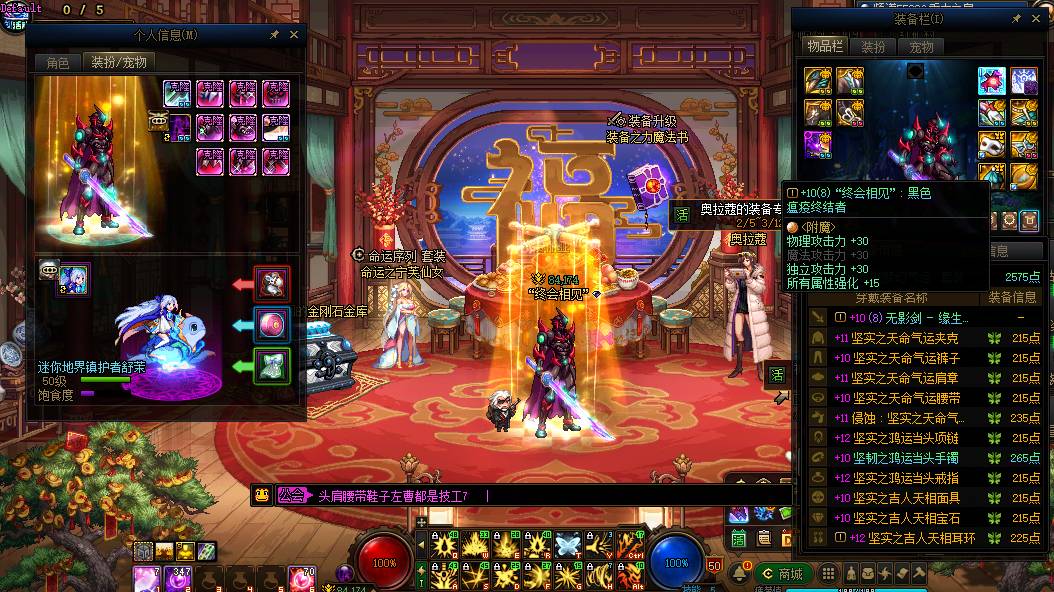
Task: Select the 装扮/宠物 tab
Action: [x=119, y=62]
